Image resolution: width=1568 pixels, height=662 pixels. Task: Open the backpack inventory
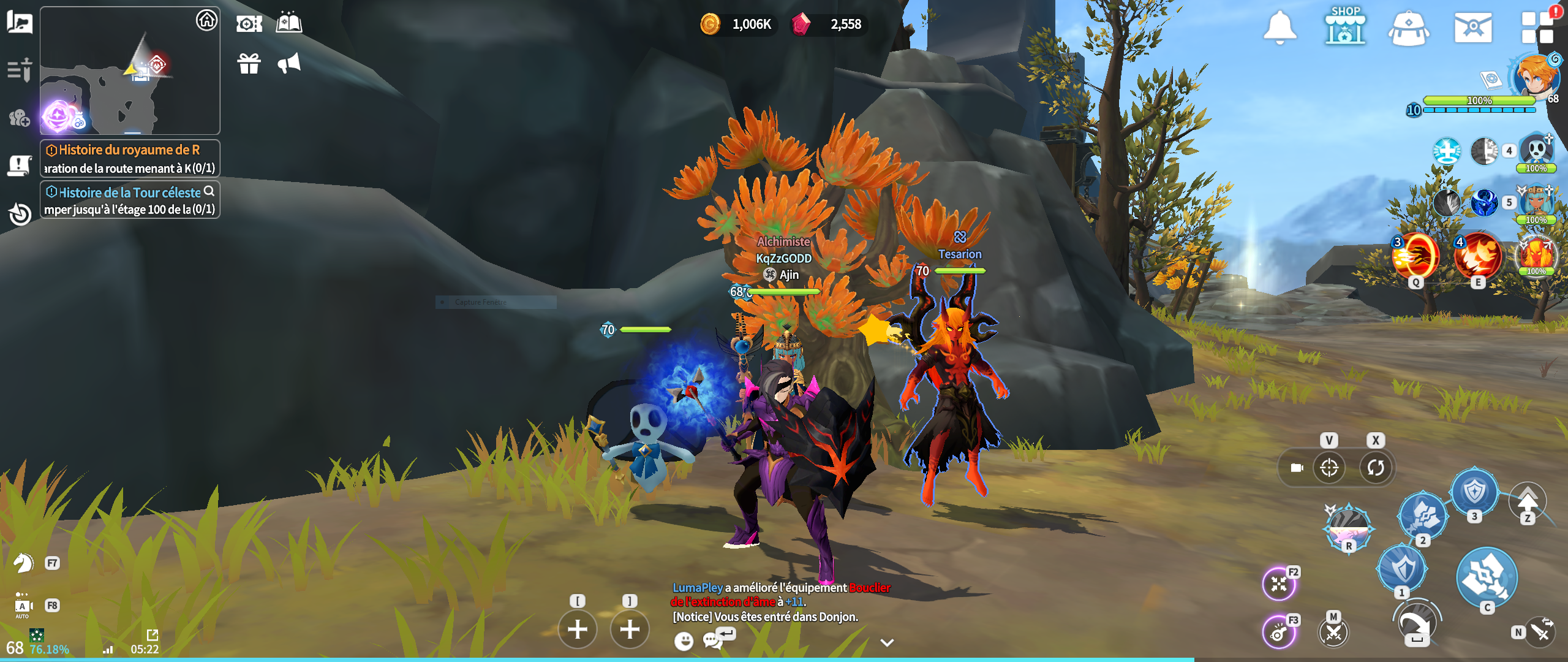coord(1408,28)
